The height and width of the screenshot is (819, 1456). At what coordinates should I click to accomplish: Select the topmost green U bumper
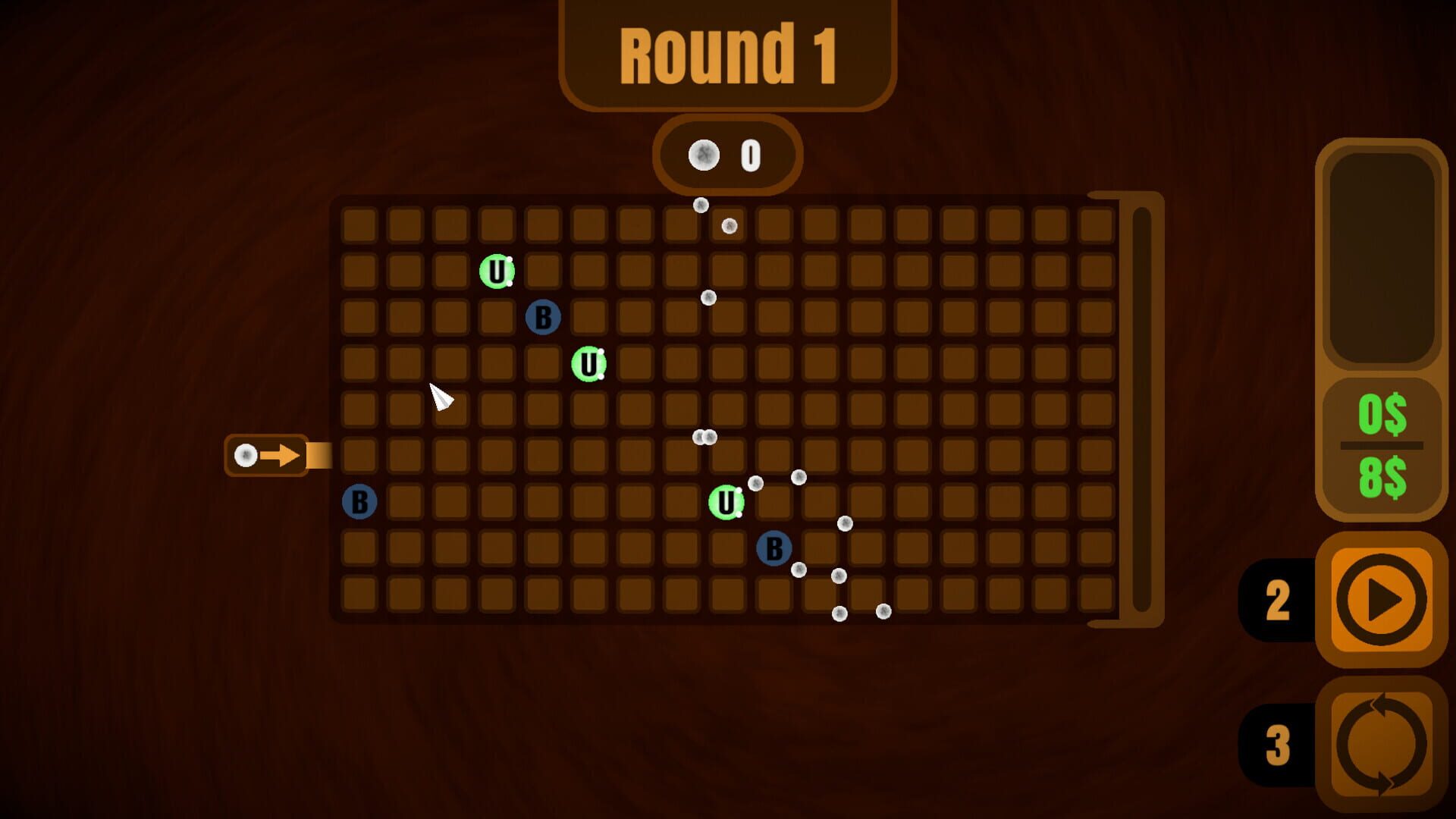(x=498, y=270)
